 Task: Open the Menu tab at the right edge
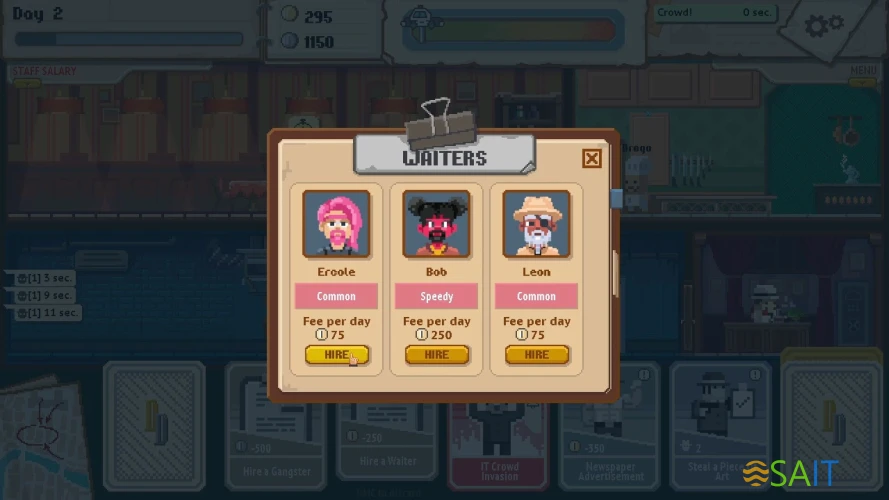[x=862, y=70]
